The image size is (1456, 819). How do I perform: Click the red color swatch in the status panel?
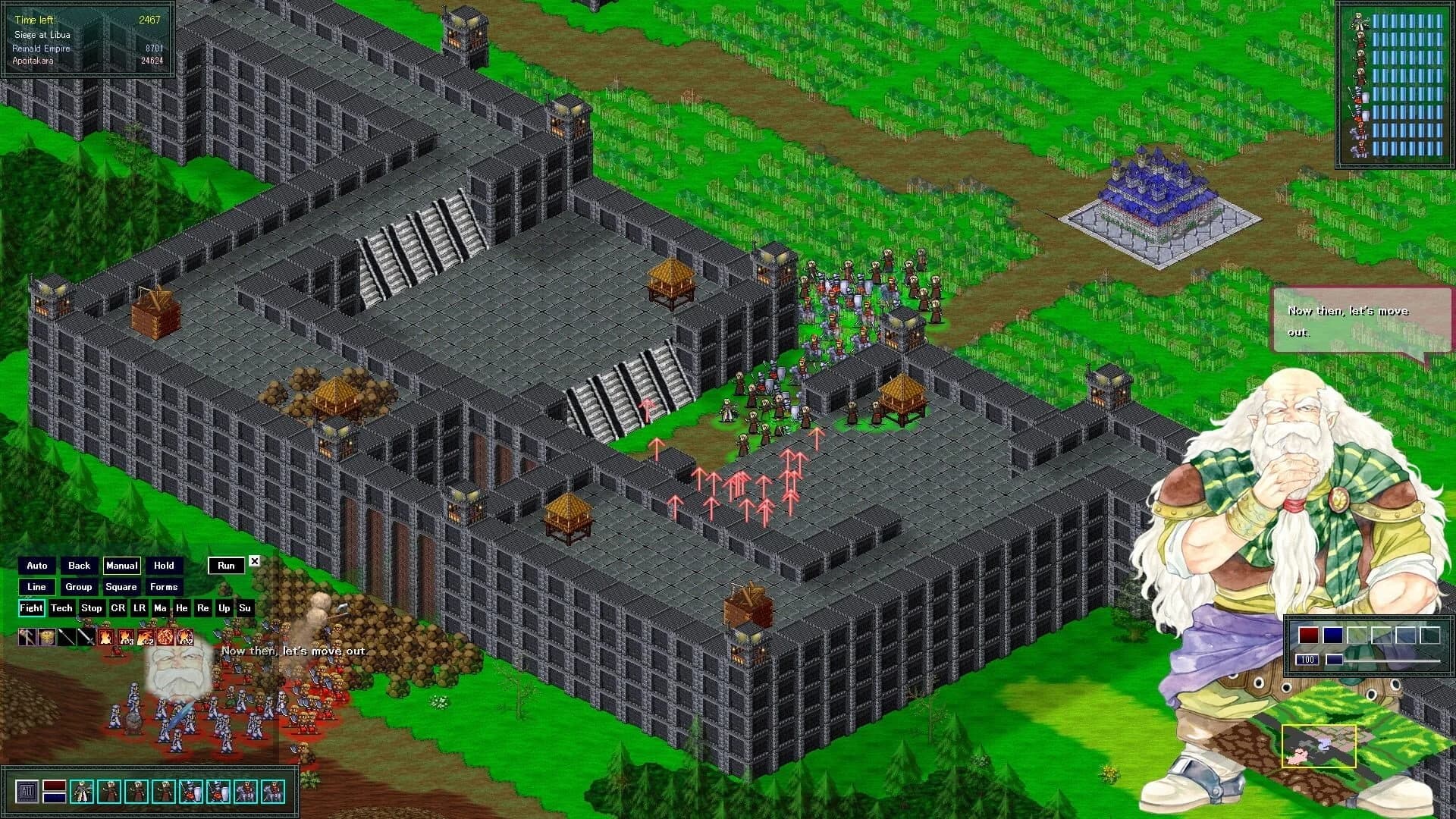pyautogui.click(x=1309, y=635)
